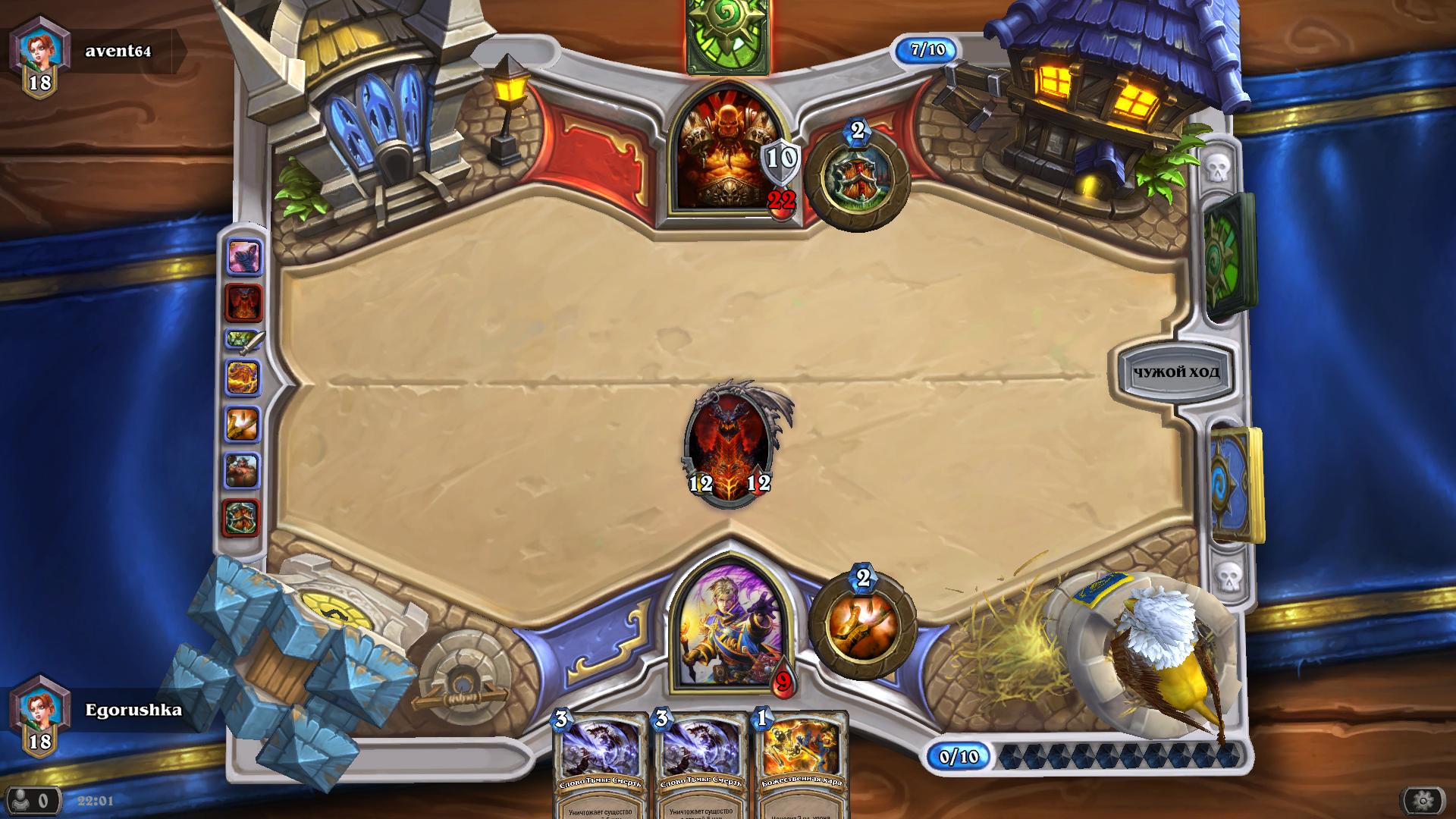Open the game options gear menu

click(1423, 800)
